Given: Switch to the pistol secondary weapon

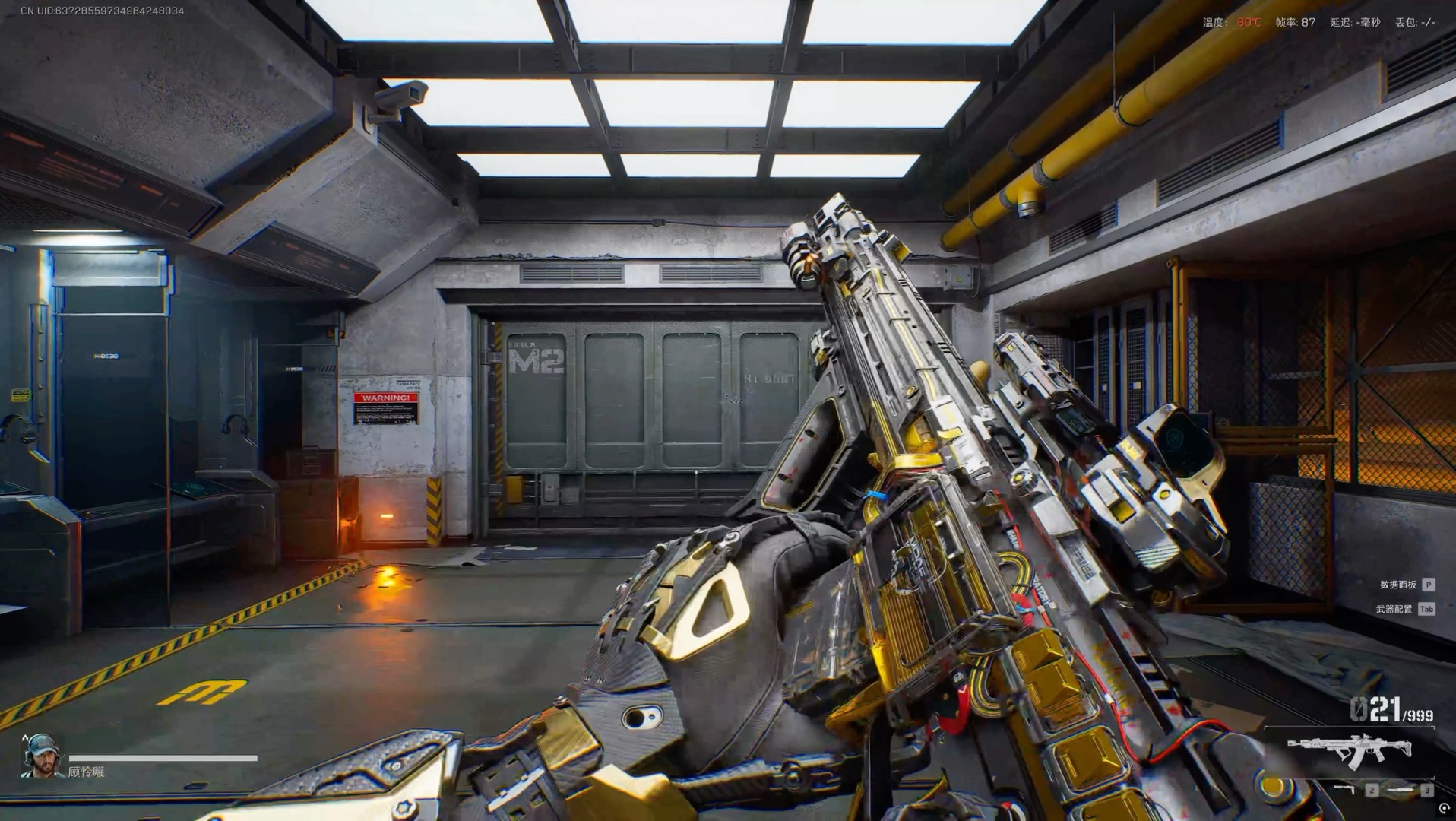Looking at the screenshot, I should (x=1345, y=790).
